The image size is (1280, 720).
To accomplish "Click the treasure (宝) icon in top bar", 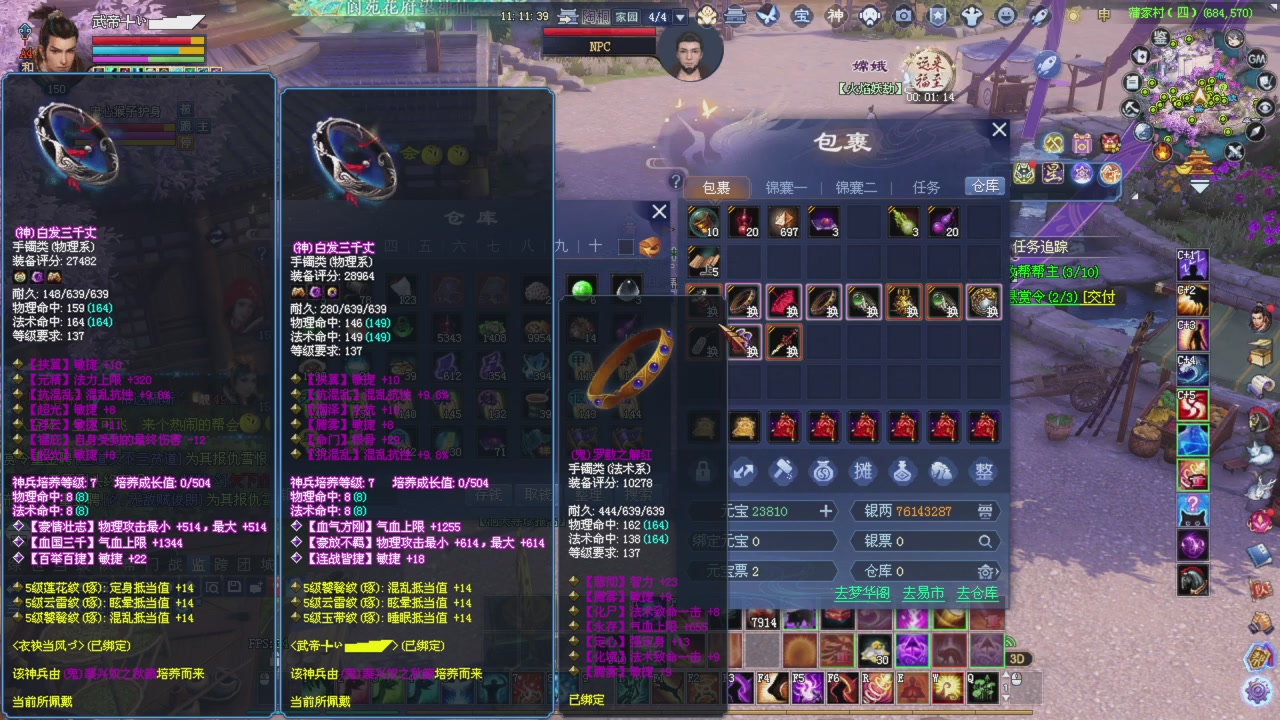I will tap(803, 16).
